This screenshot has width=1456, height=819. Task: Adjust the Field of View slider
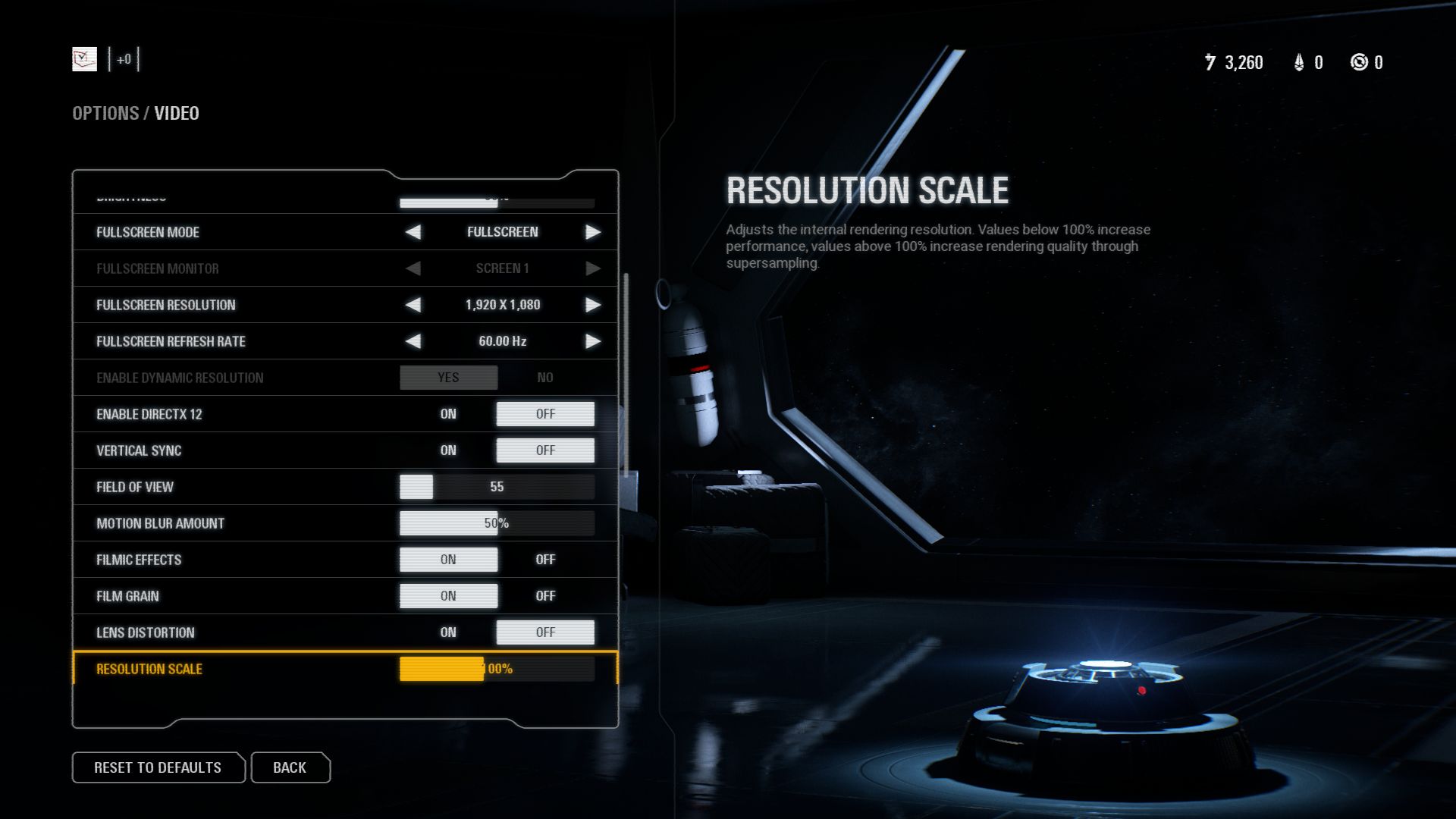click(x=497, y=487)
